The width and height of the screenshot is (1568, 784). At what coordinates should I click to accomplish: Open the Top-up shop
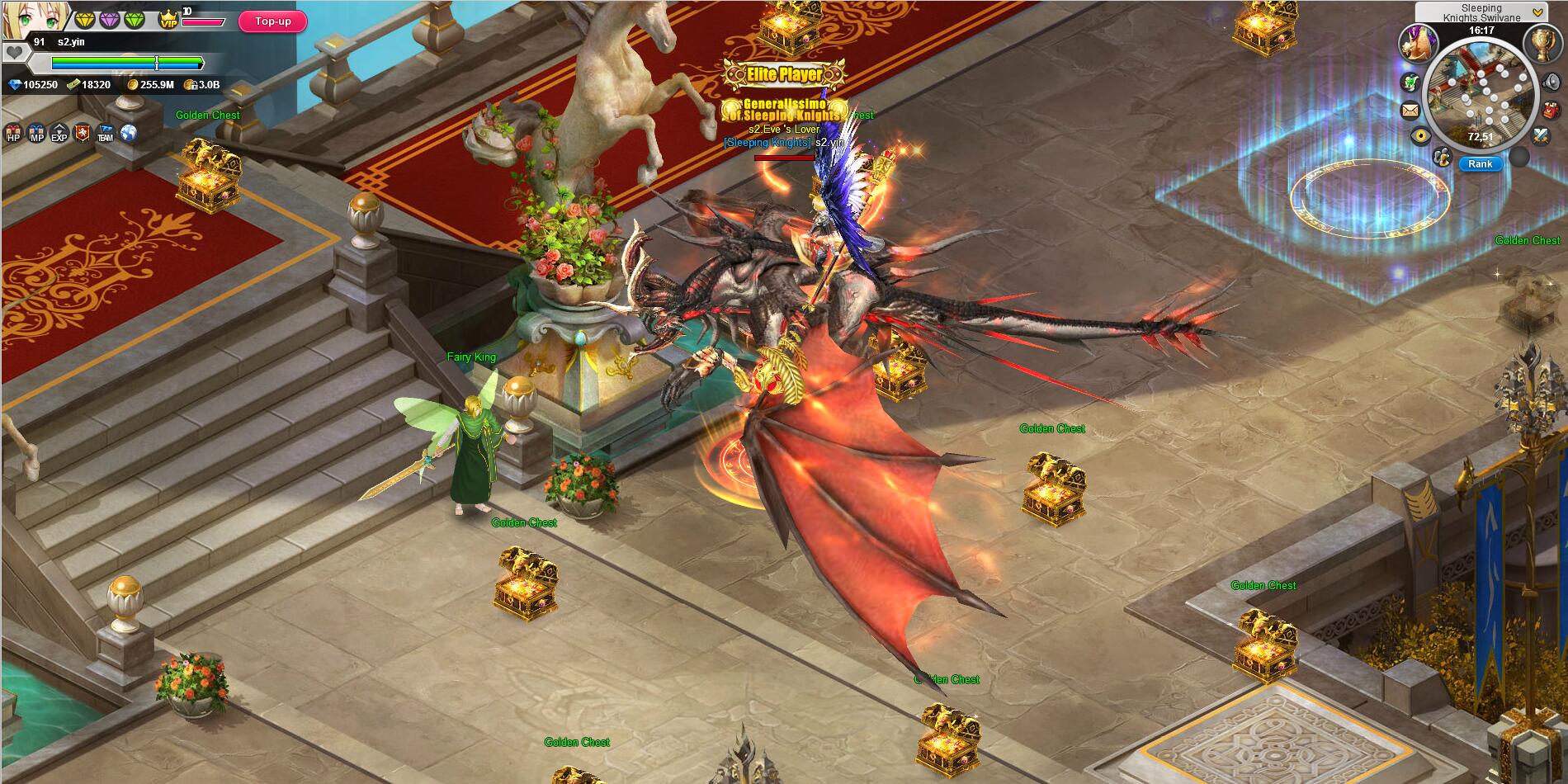pos(272,21)
